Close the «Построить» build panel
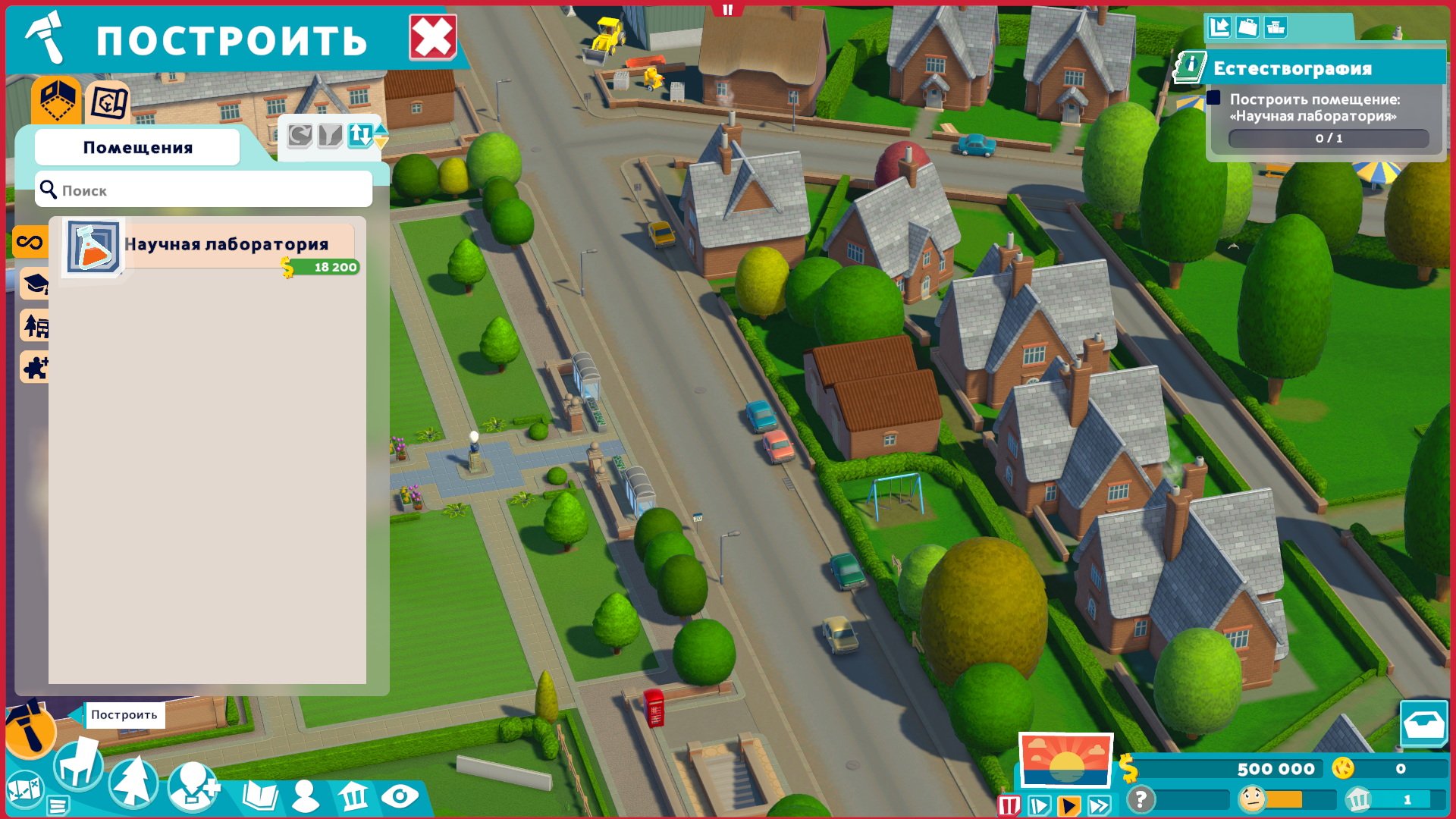This screenshot has height=819, width=1456. (x=432, y=37)
